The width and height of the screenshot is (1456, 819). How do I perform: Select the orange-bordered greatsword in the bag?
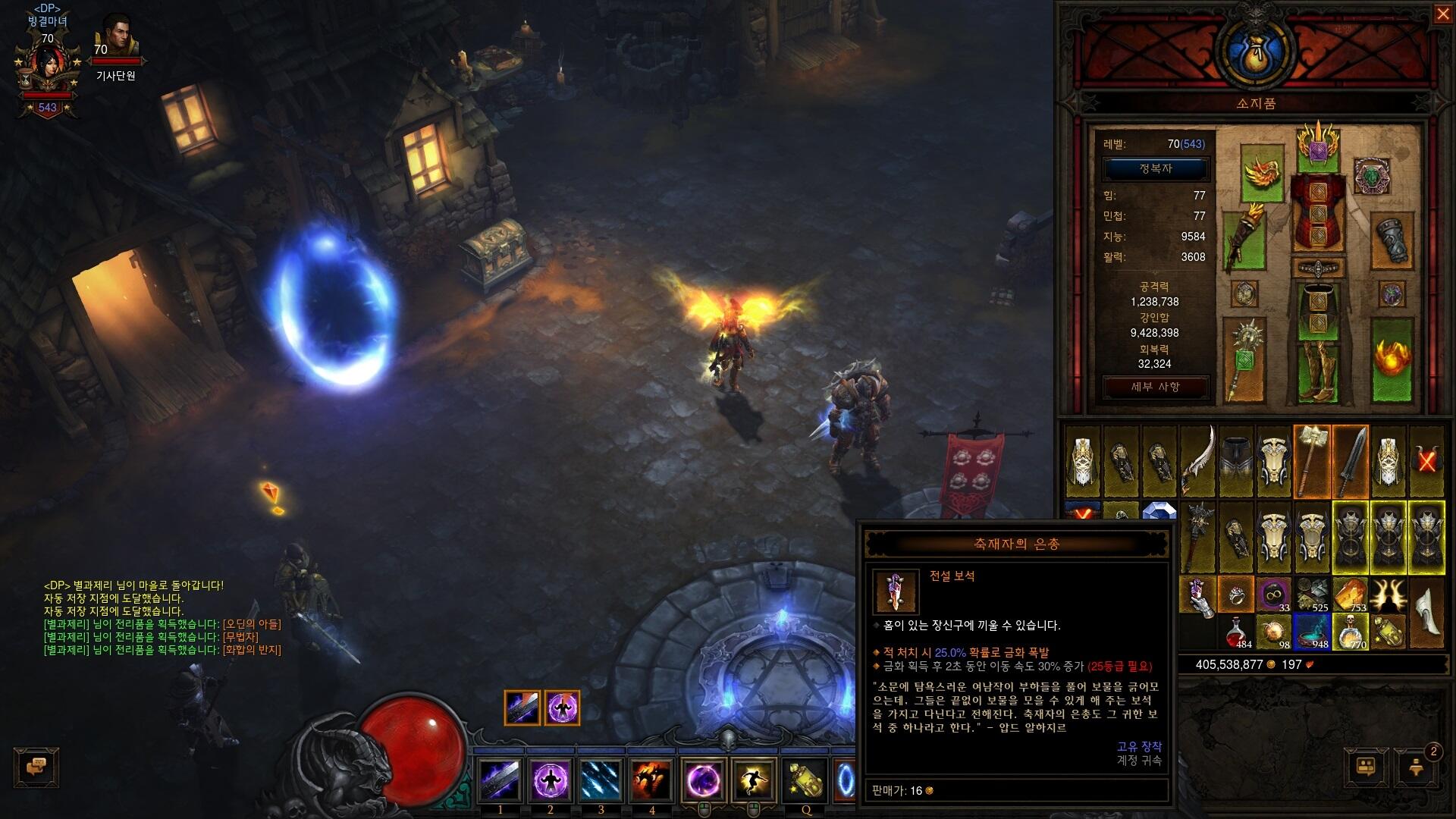pyautogui.click(x=1351, y=461)
